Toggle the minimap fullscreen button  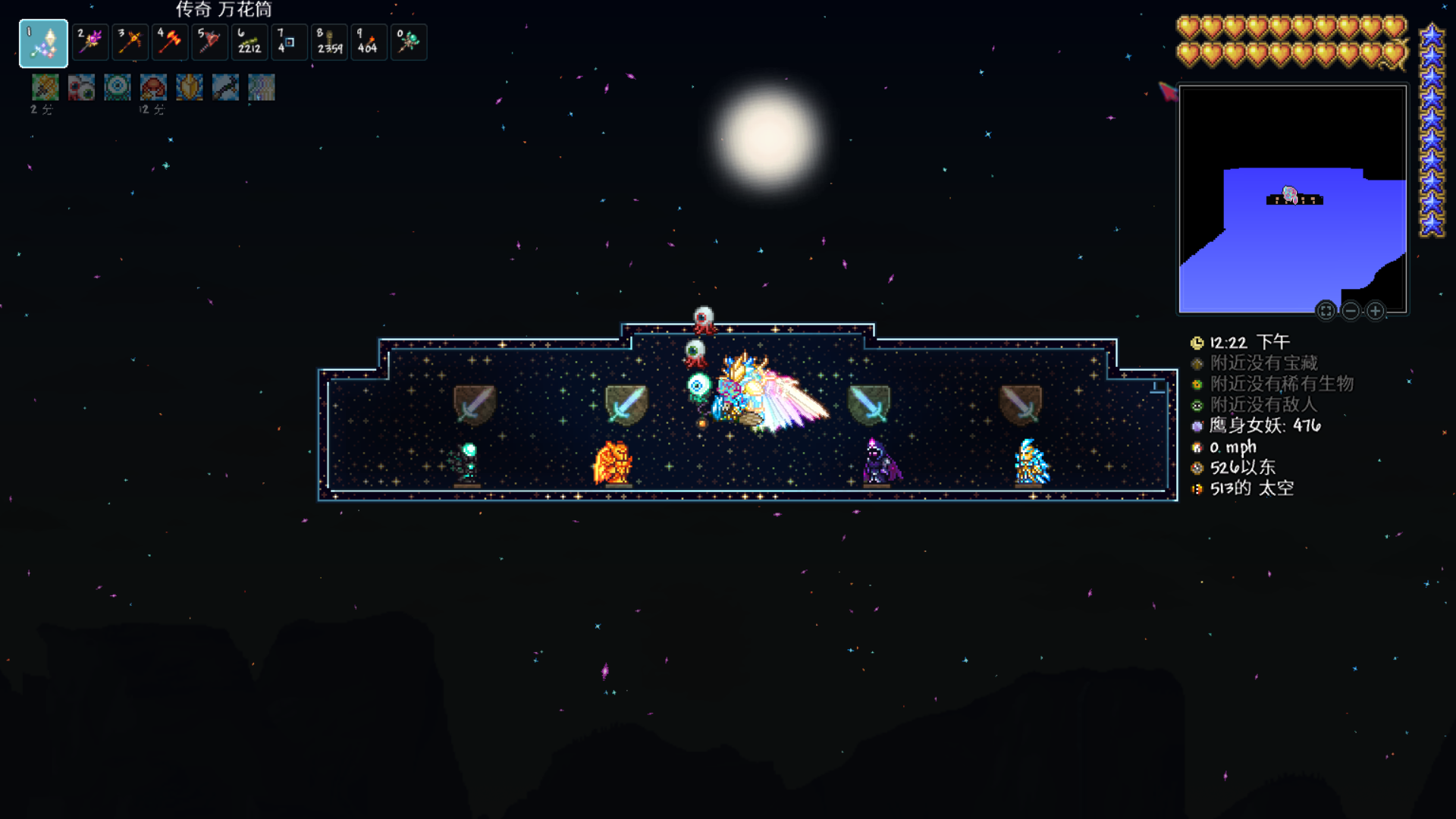[1326, 311]
